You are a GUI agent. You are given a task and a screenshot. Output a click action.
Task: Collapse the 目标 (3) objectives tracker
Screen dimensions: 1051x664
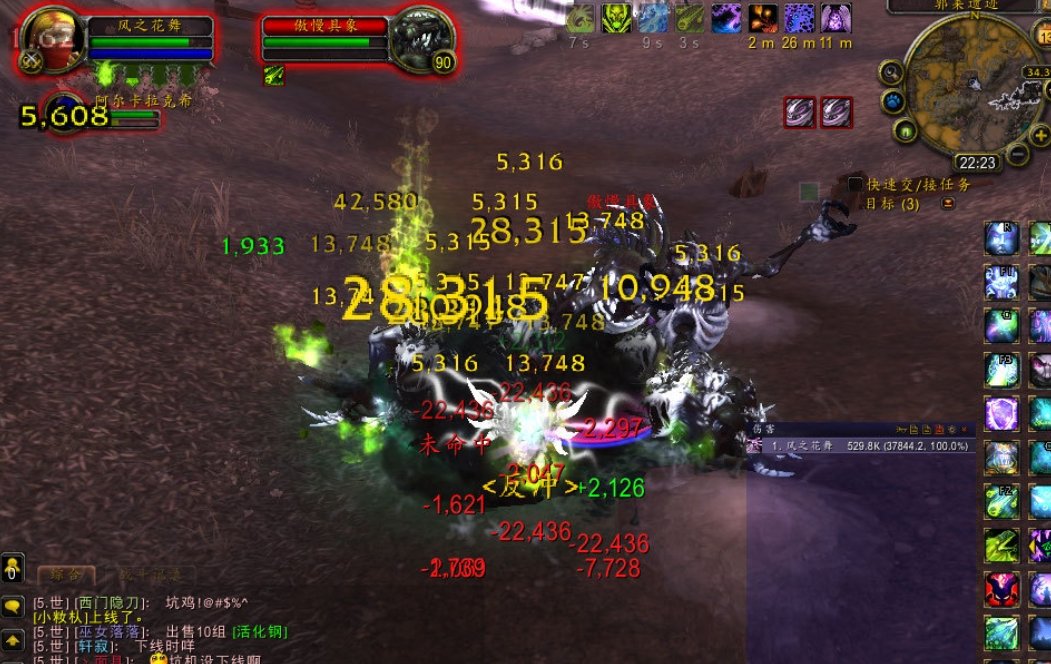click(948, 203)
